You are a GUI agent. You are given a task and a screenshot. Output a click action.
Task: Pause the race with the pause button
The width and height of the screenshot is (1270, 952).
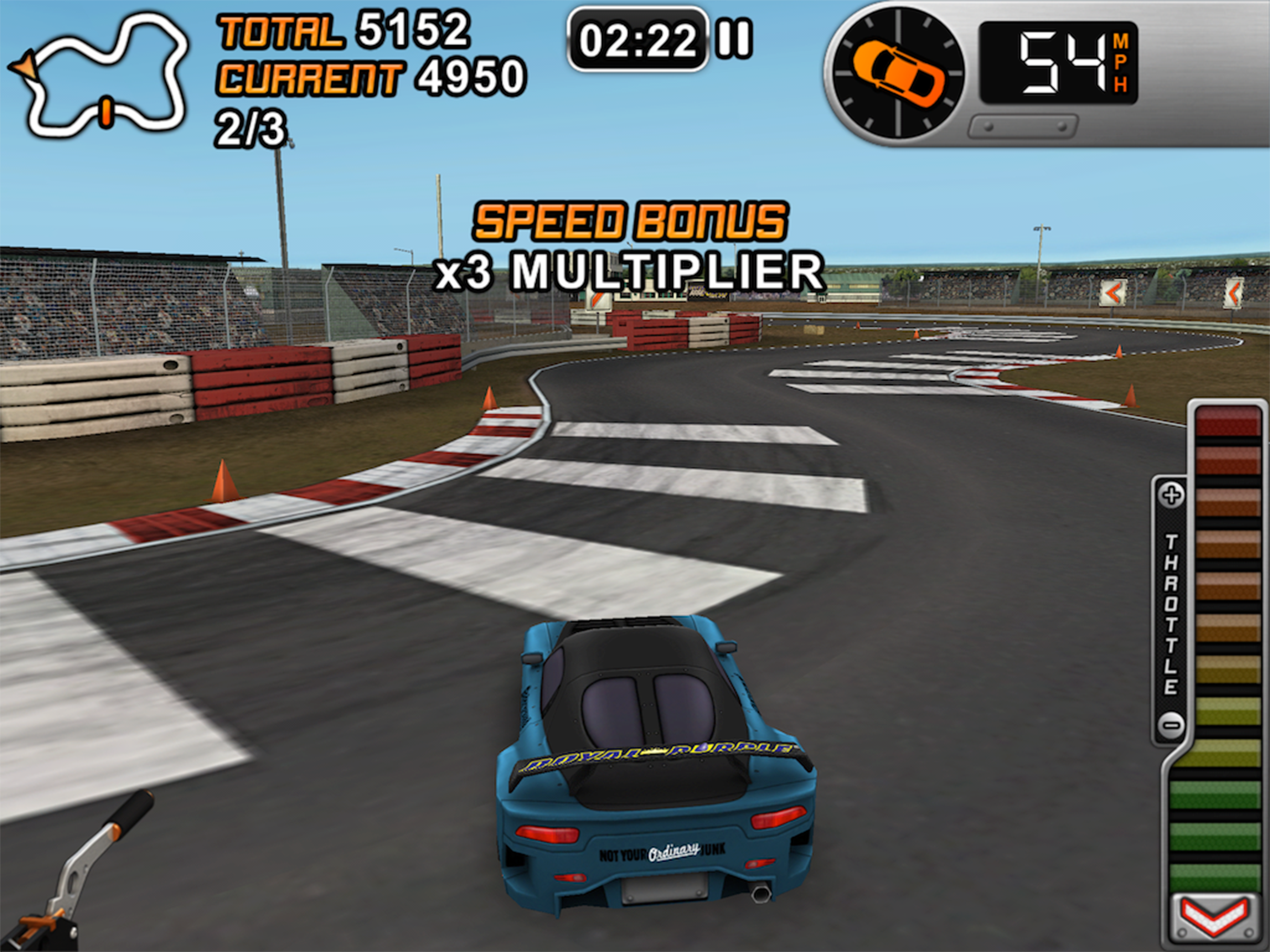(x=734, y=40)
